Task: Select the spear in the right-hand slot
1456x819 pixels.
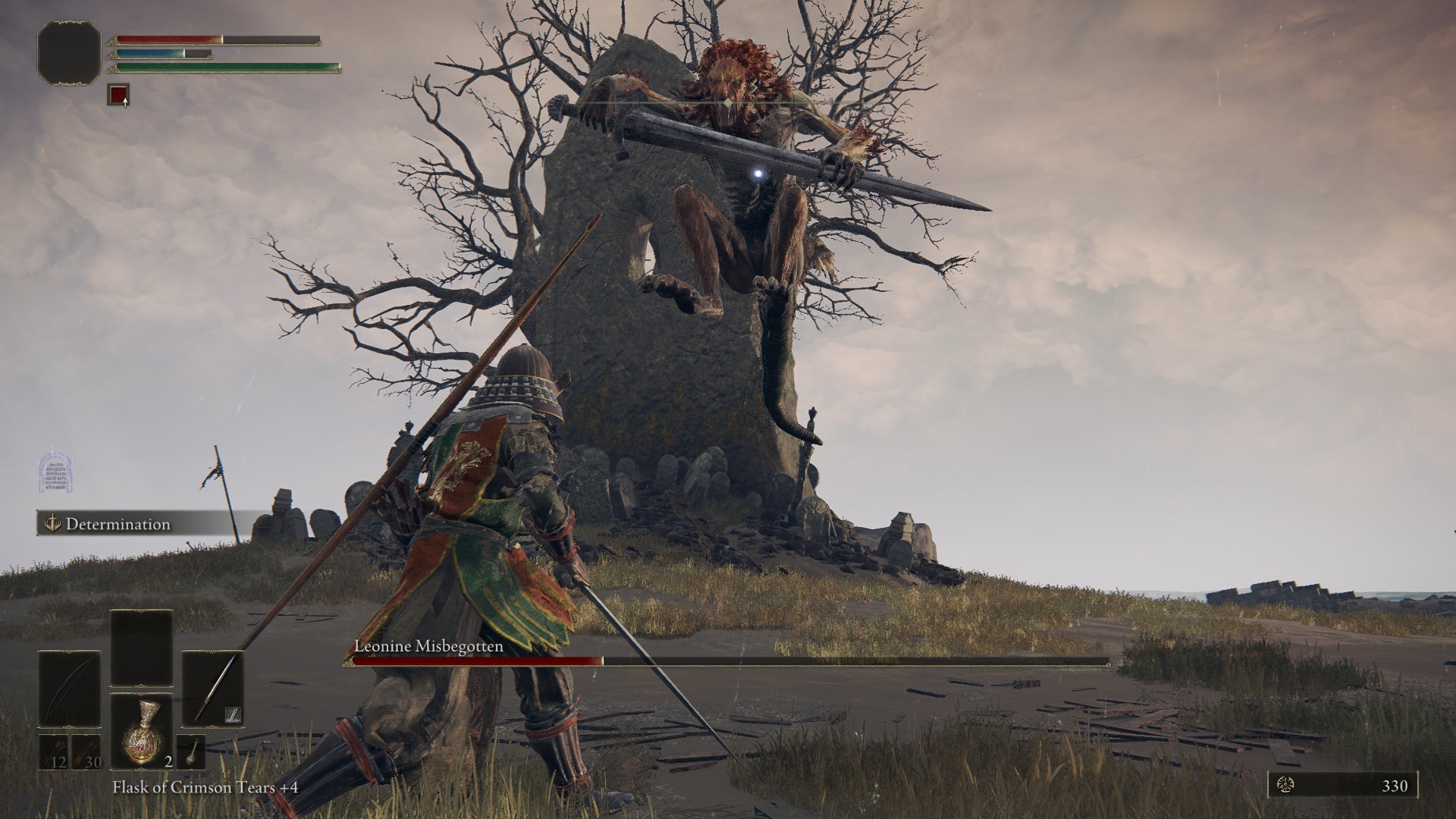Action: (x=213, y=688)
